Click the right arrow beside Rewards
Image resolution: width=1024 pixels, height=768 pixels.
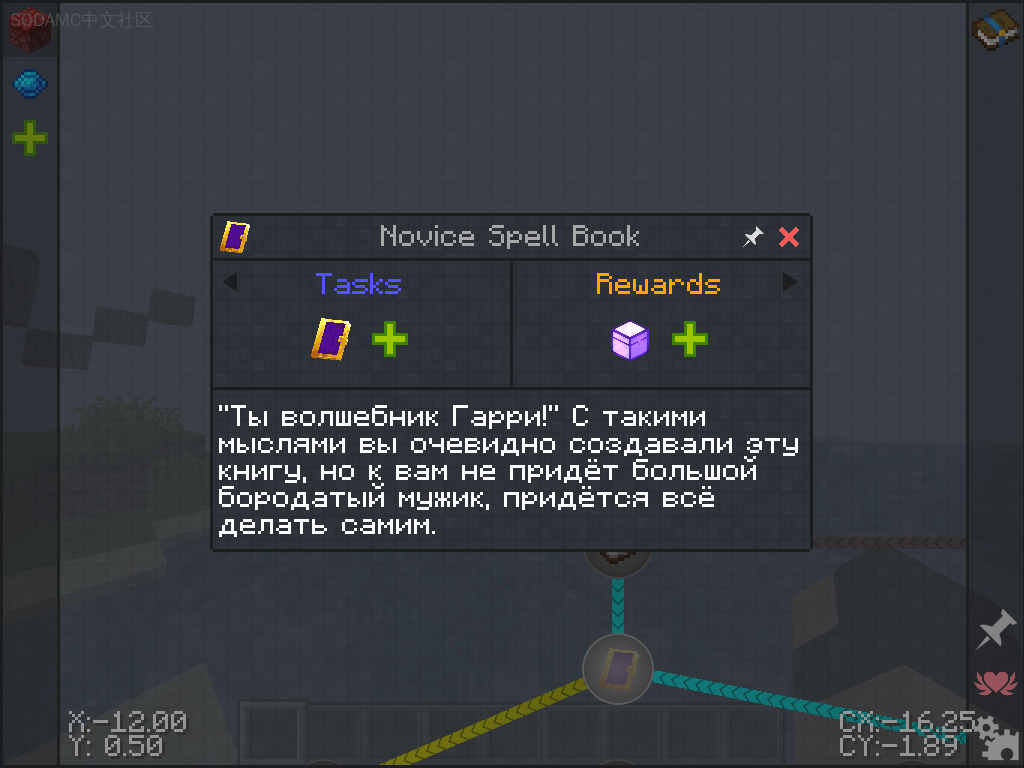point(790,283)
